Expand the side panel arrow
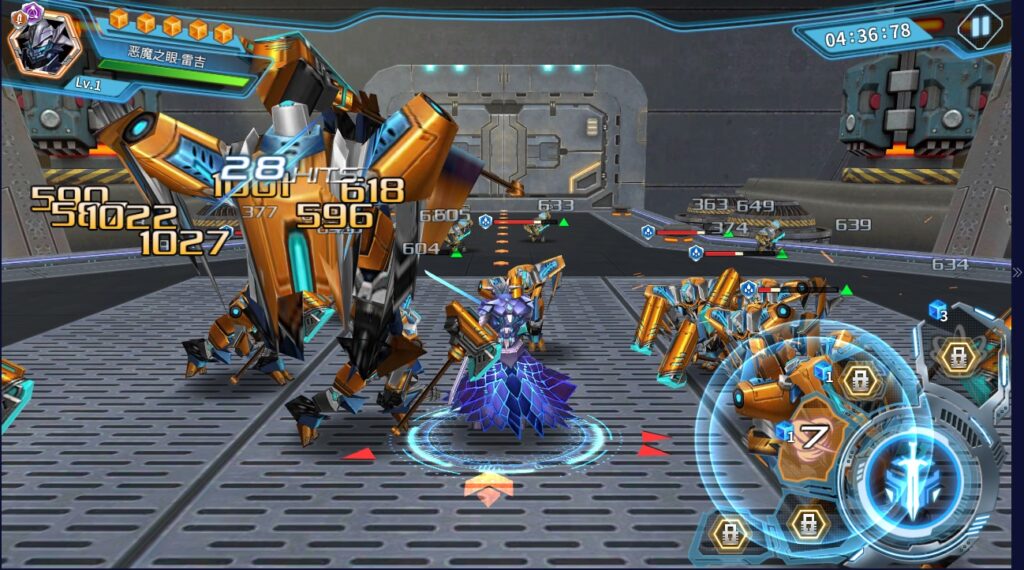Screen dimensions: 1024x570 coord(1017,272)
